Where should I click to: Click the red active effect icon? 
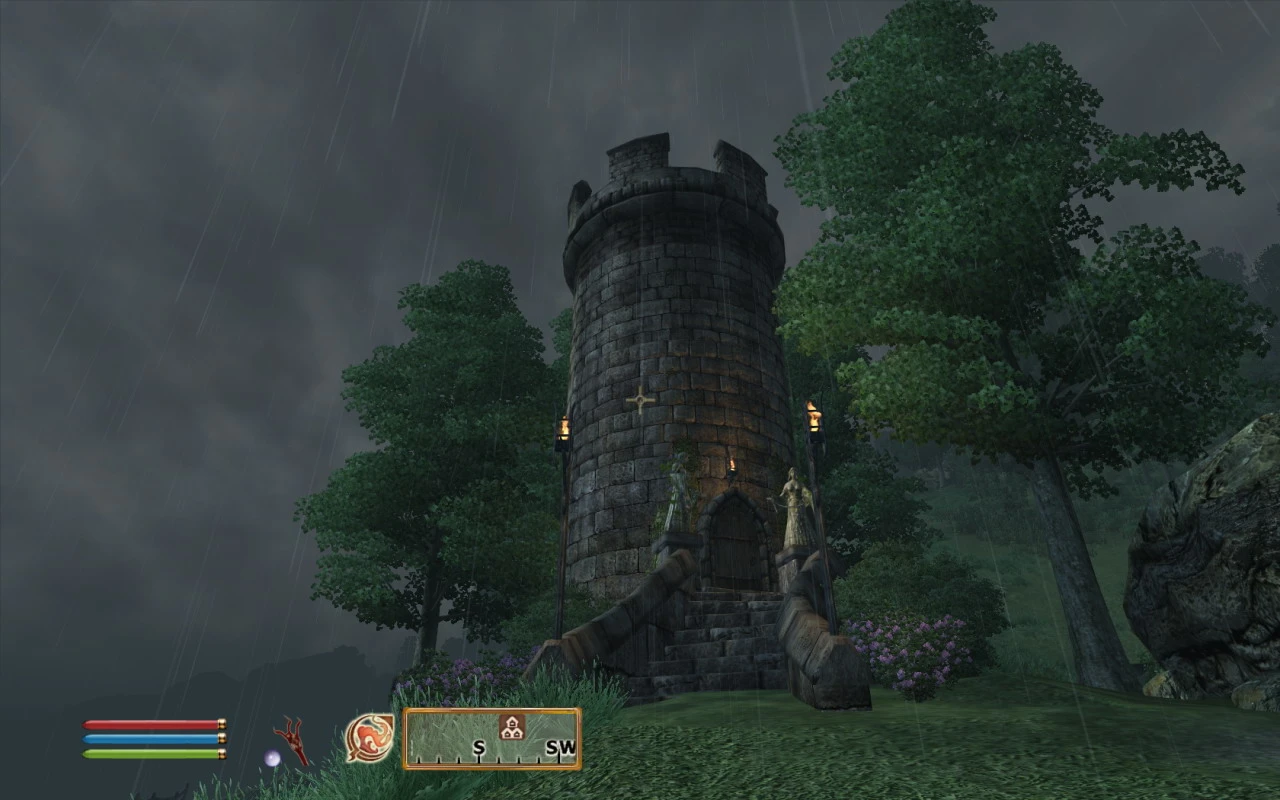coord(290,739)
